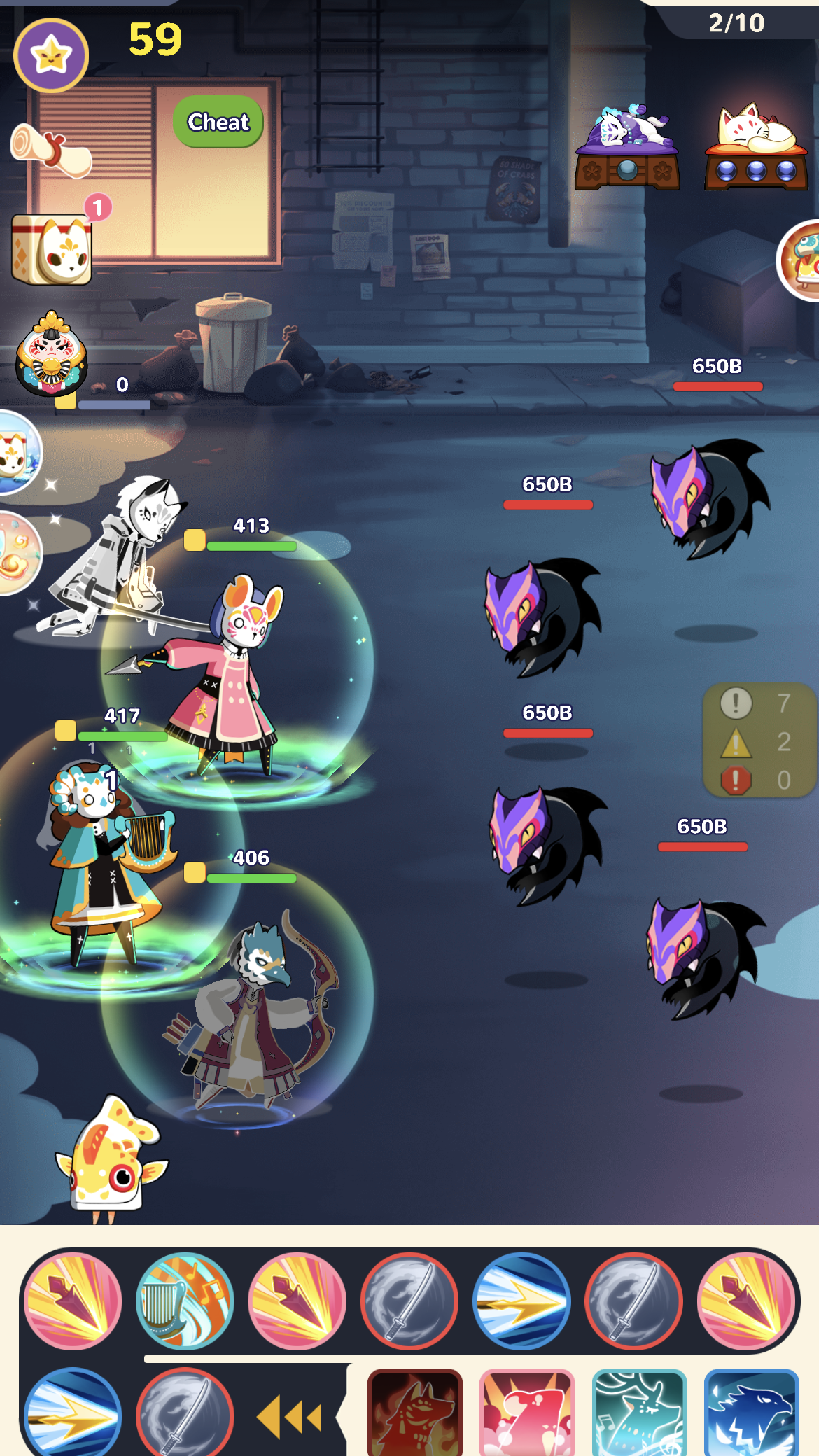Tap the white sleeping fox with three orbs

point(756,148)
